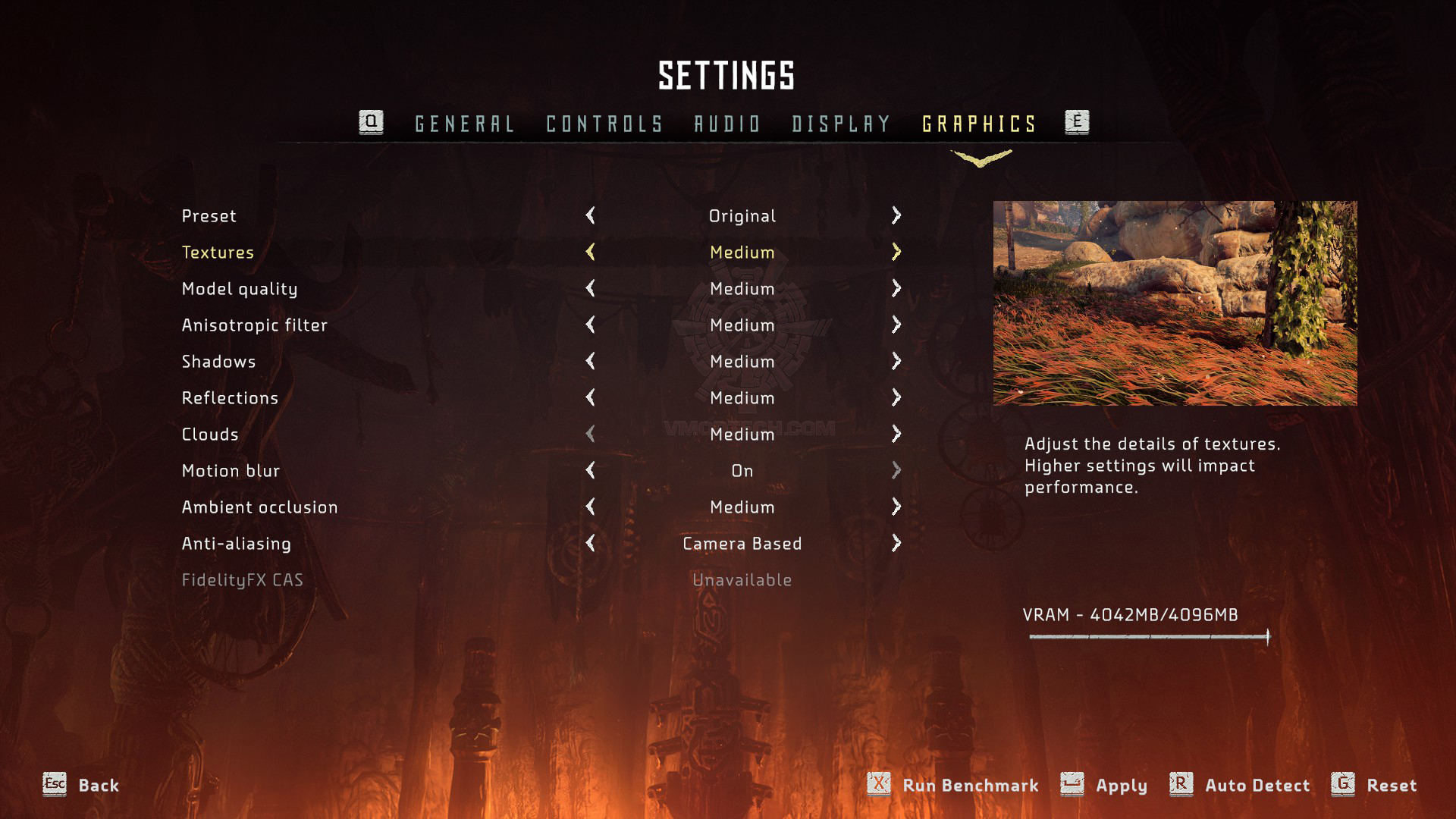This screenshot has width=1456, height=819.
Task: Raise Shadows quality with the right arrow
Action: [896, 361]
